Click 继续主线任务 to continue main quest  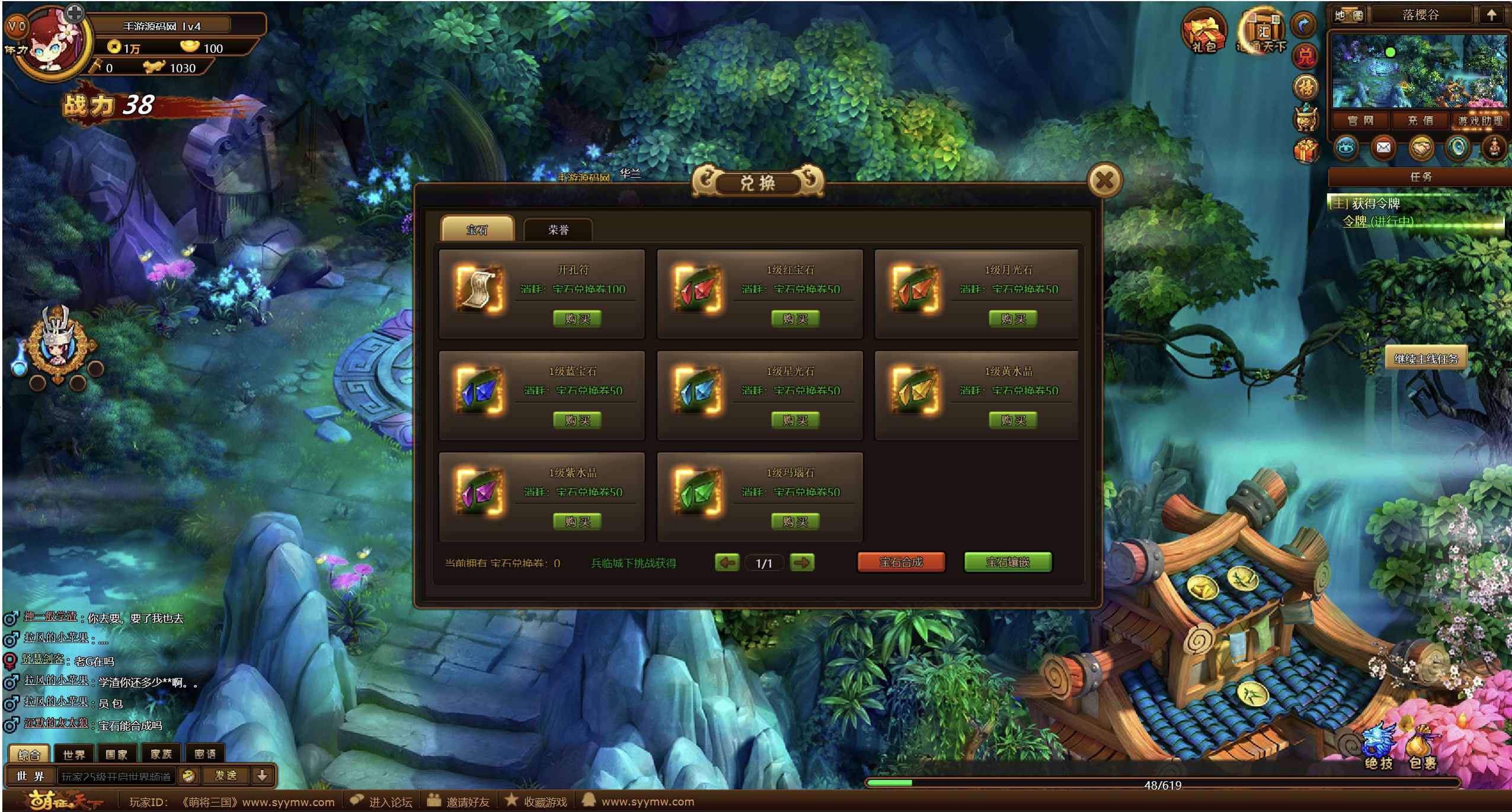coord(1425,359)
